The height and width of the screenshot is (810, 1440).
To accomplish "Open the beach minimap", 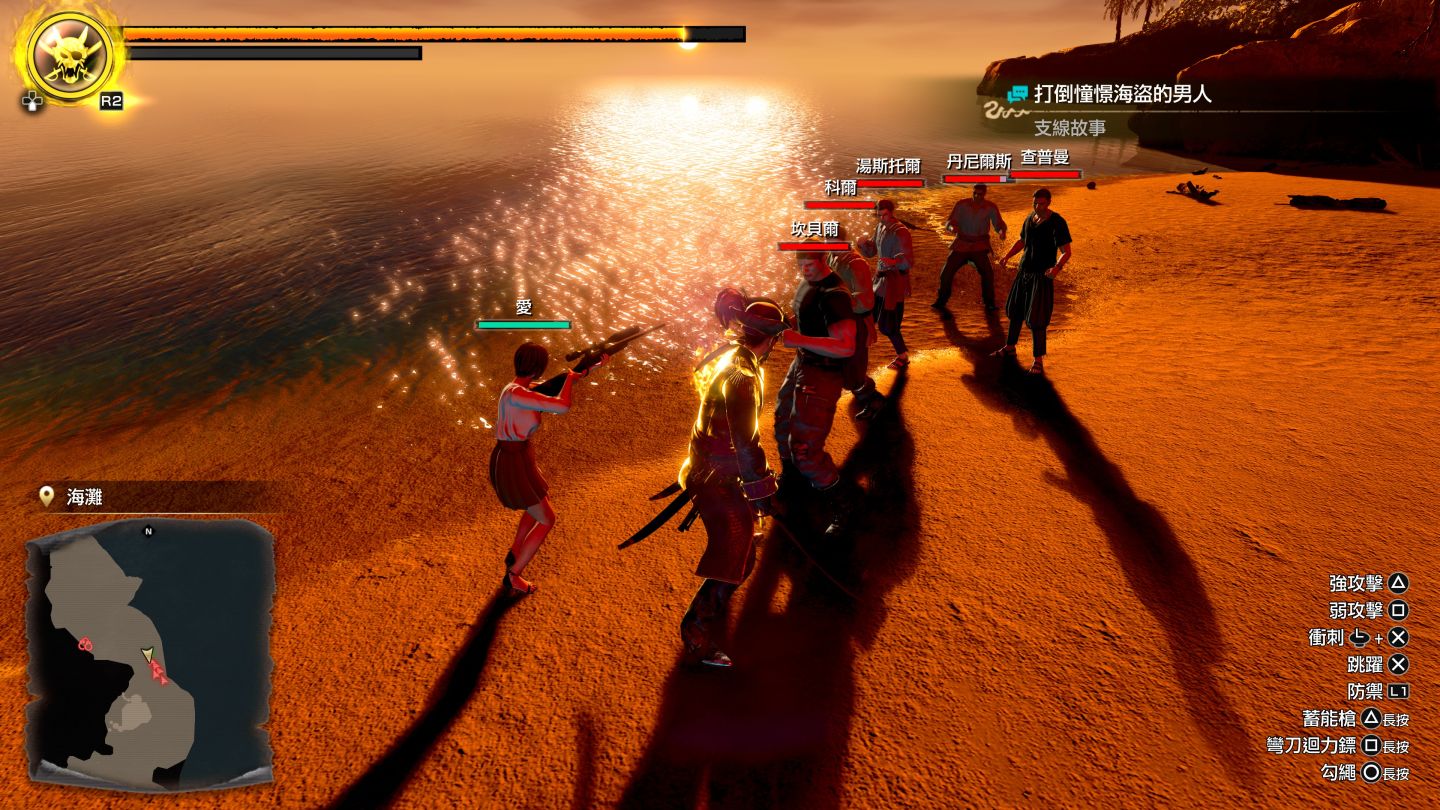I will coord(150,650).
